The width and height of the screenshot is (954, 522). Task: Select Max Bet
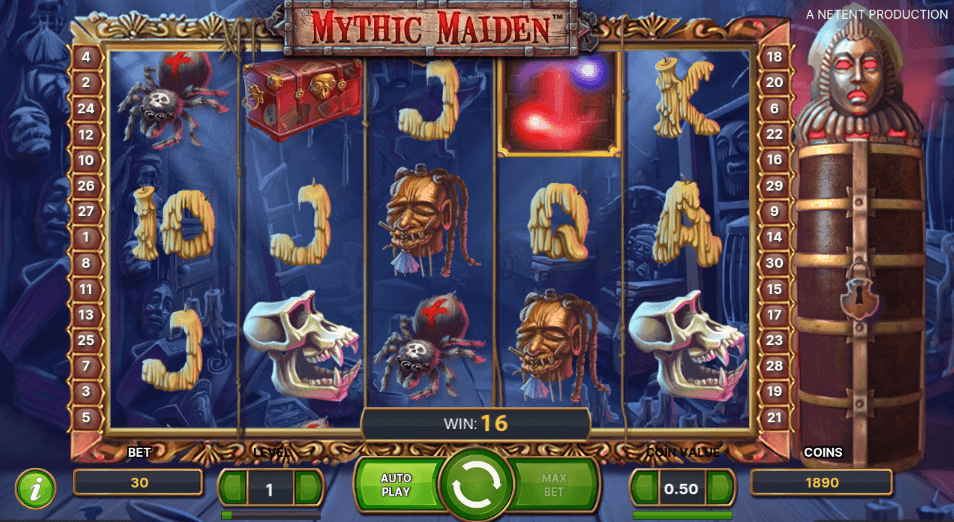[x=555, y=486]
